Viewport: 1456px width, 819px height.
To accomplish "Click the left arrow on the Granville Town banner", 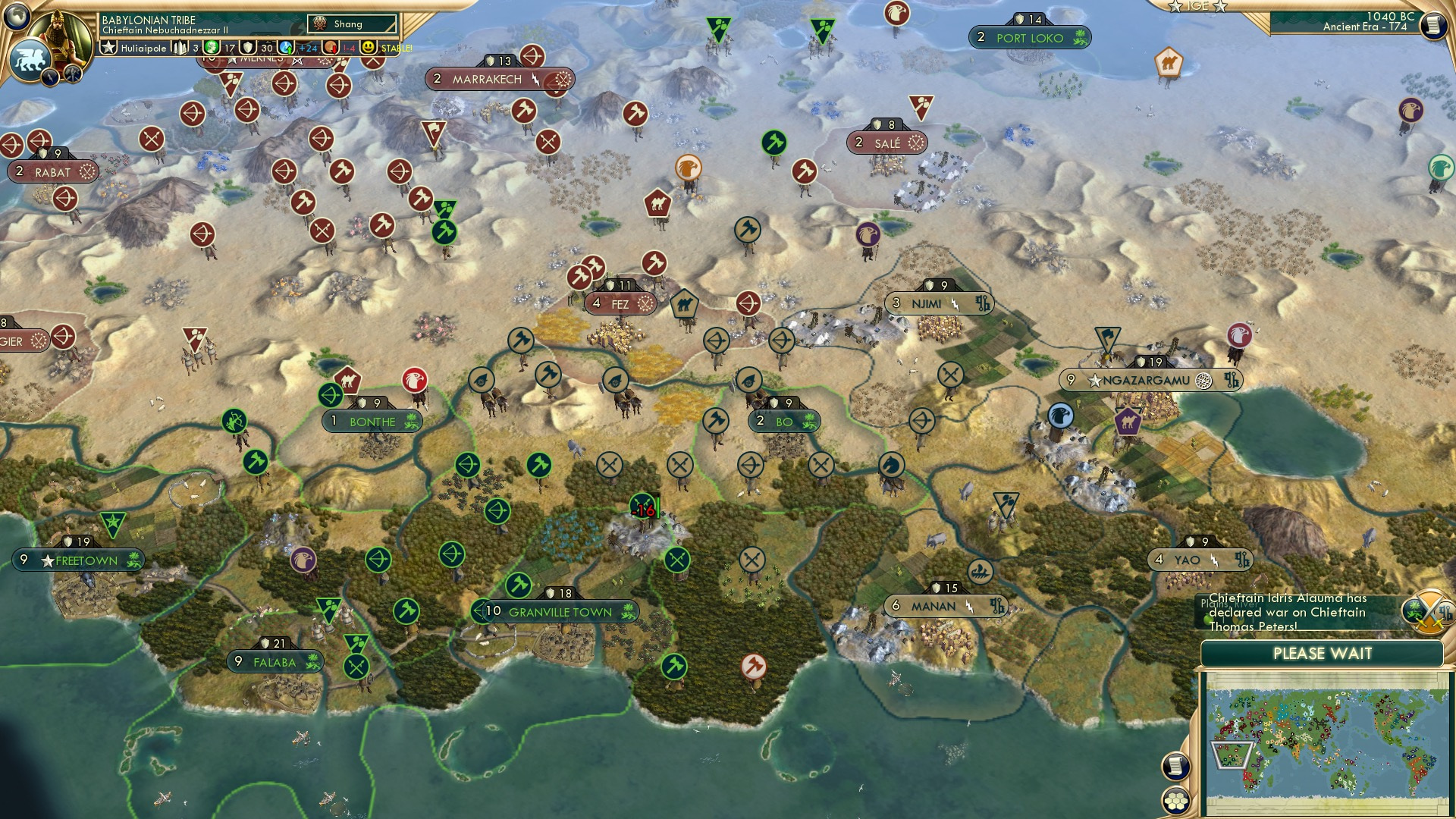I will coord(478,609).
